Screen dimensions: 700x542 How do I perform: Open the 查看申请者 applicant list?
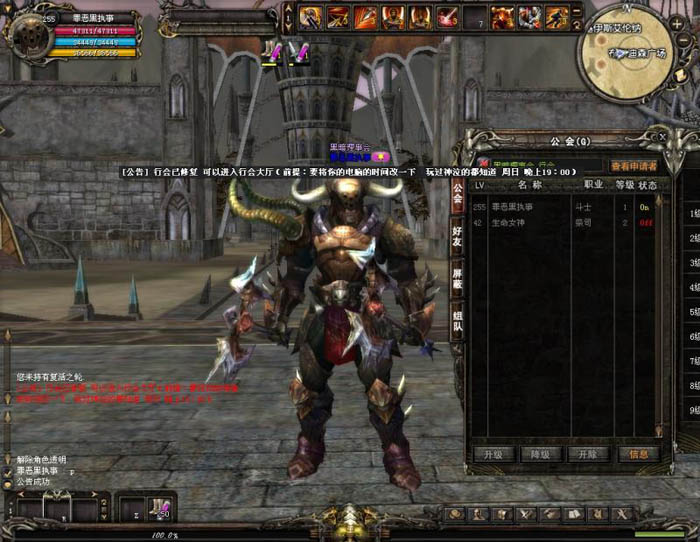(634, 166)
